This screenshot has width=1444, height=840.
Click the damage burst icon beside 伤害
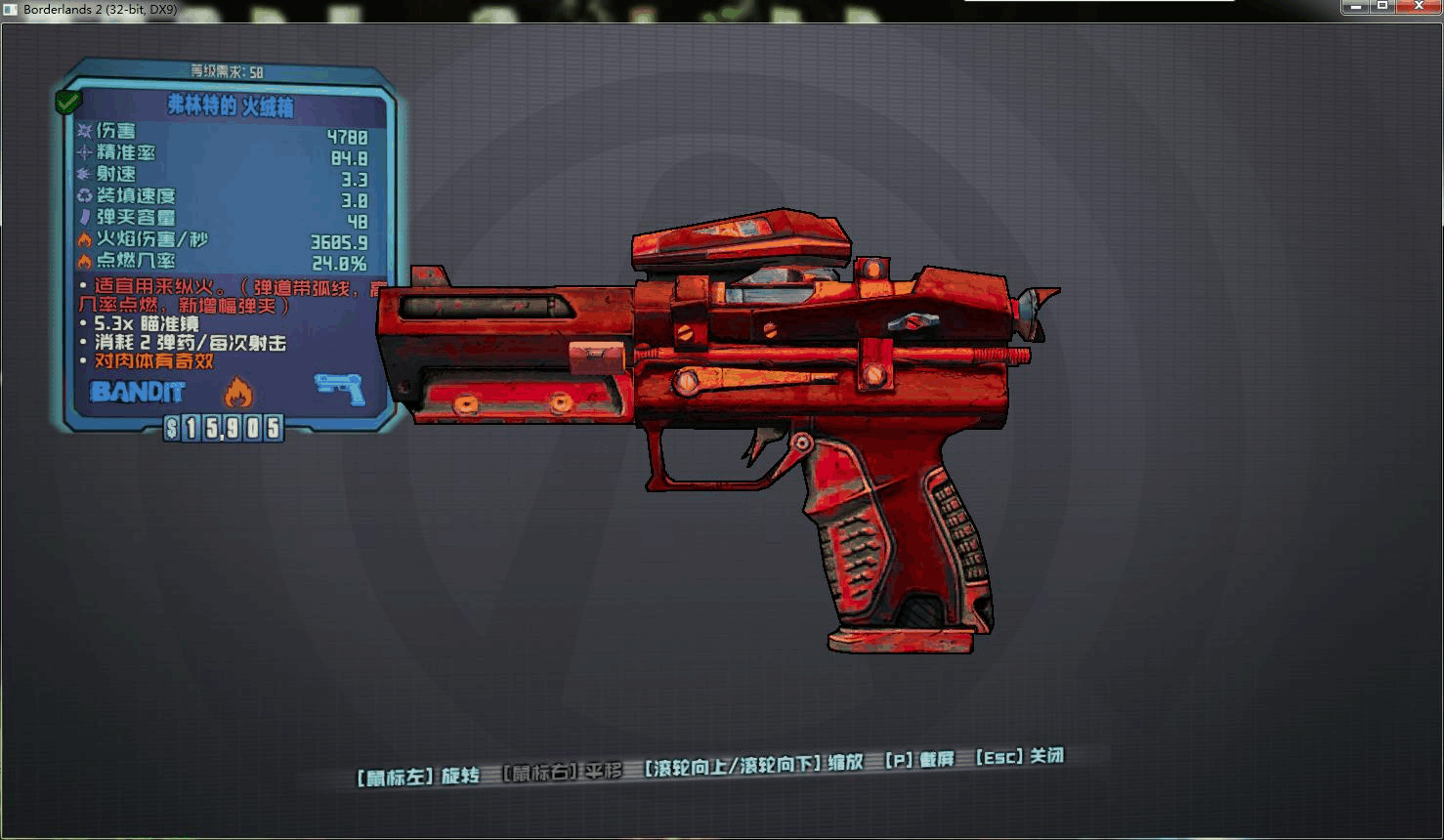[x=86, y=130]
